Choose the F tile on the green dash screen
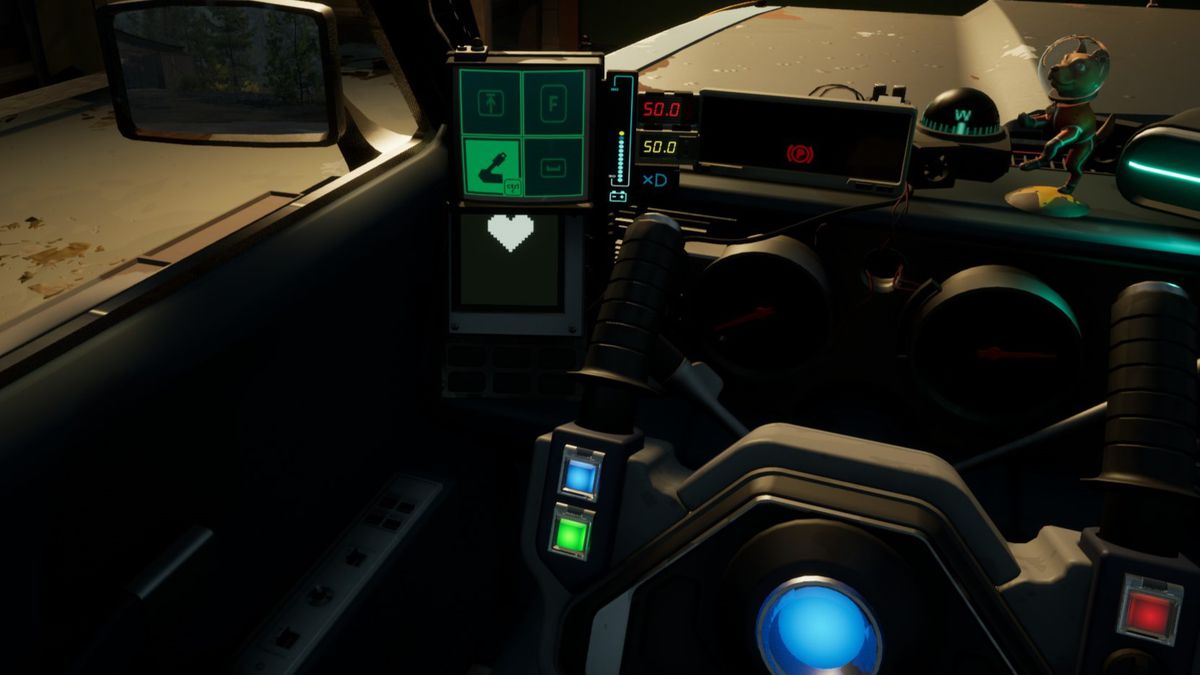Image resolution: width=1200 pixels, height=675 pixels. pos(554,102)
